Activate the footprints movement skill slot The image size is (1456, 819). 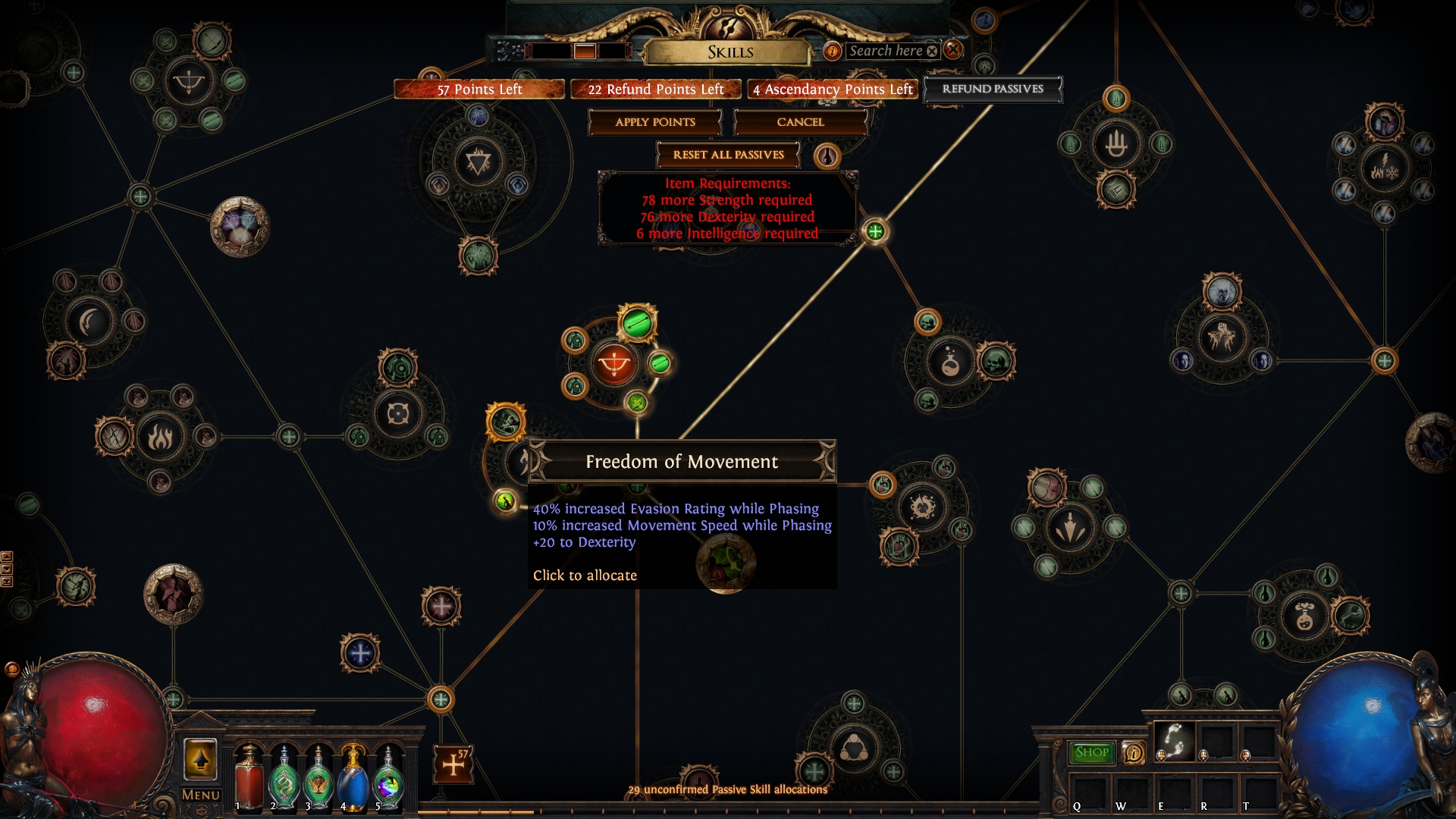[x=1174, y=741]
